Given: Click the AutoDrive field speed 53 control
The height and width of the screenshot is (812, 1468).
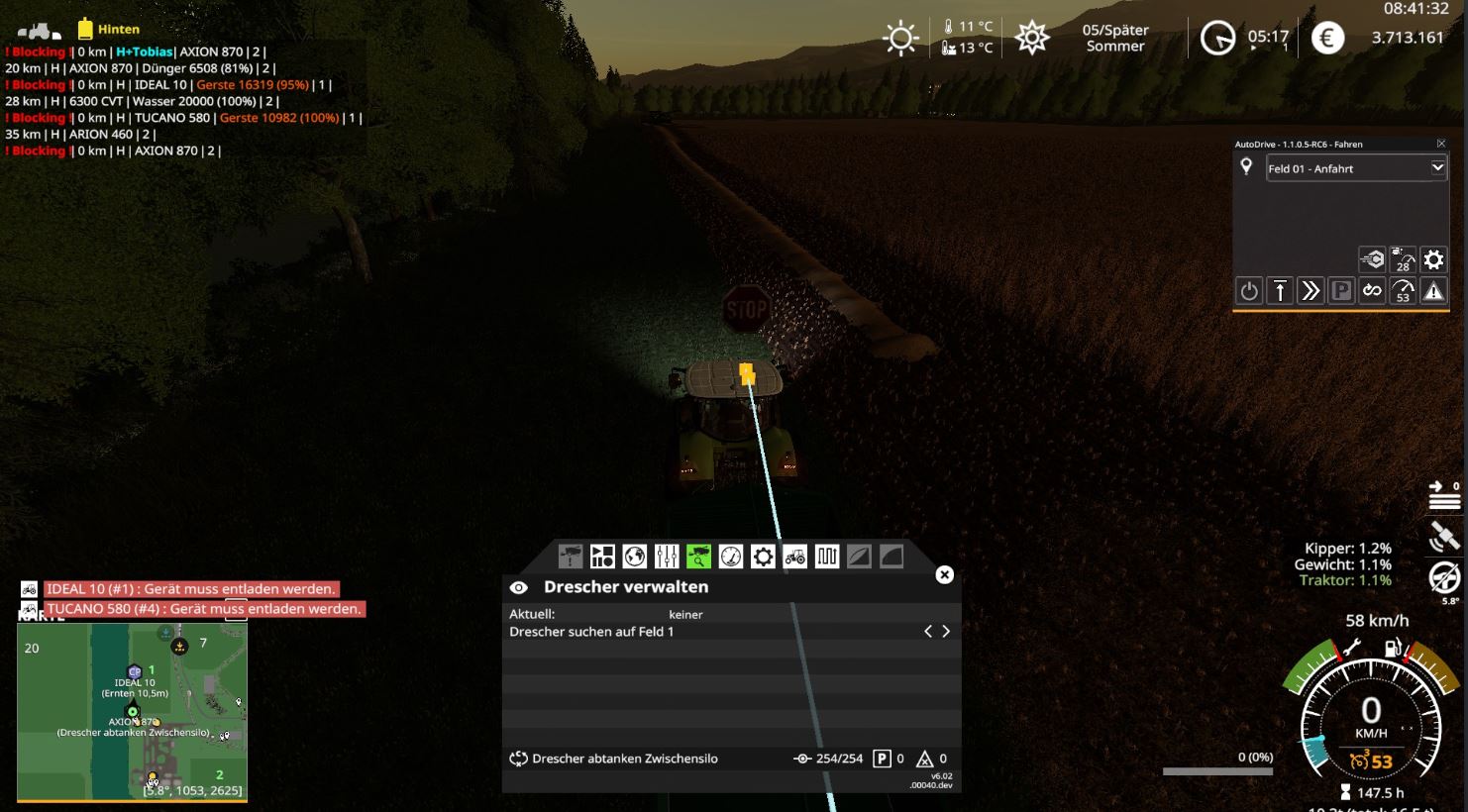Looking at the screenshot, I should [x=1401, y=290].
